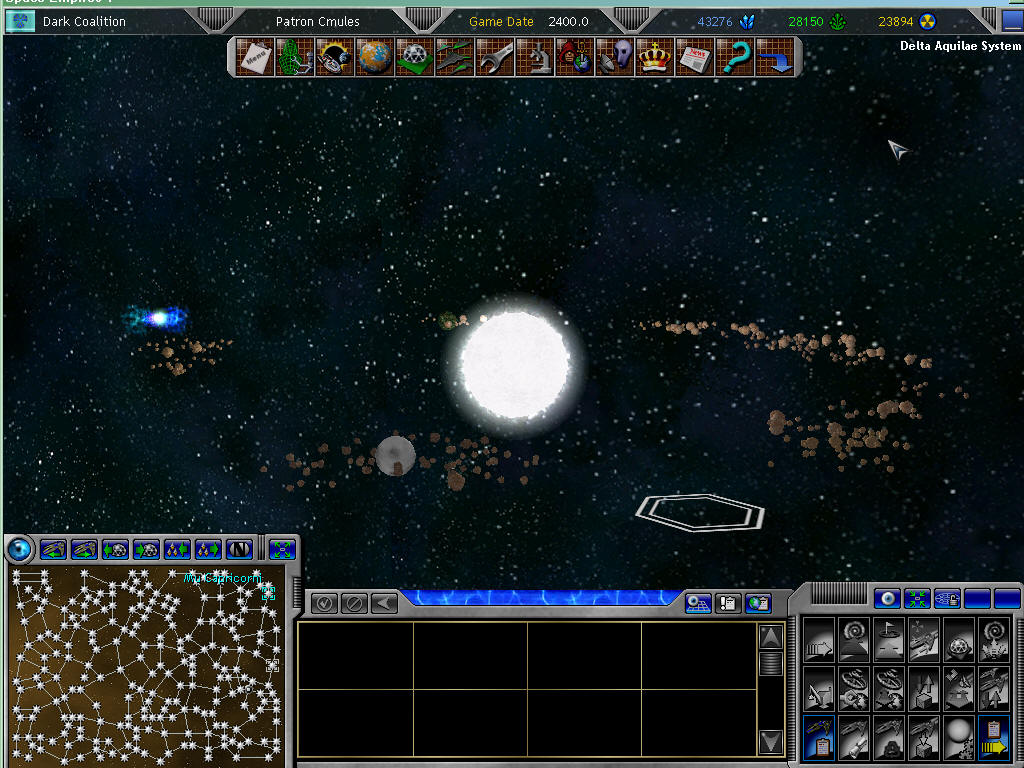Click the next planet arrow button
1024x768 pixels.
pyautogui.click(x=146, y=548)
